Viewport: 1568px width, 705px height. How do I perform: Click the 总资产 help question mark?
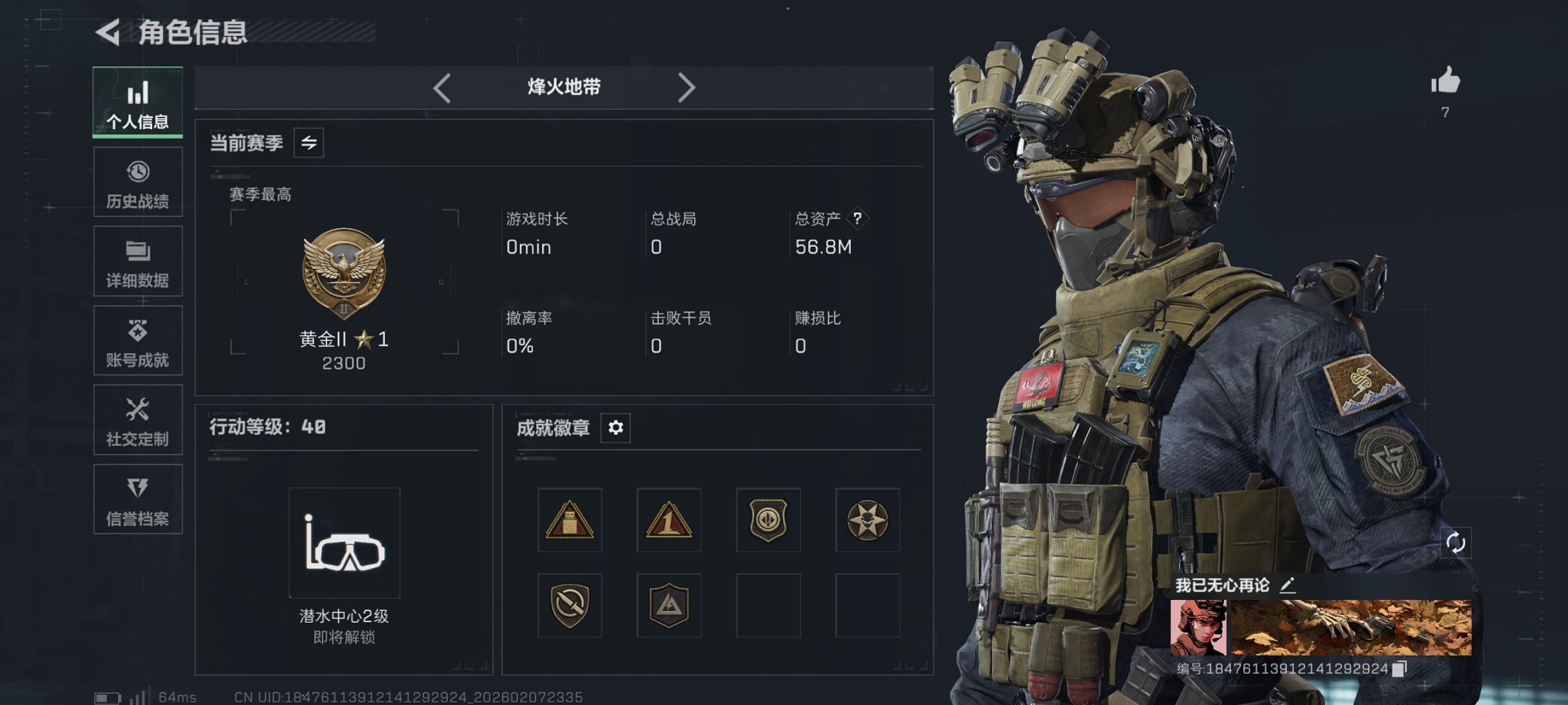857,219
